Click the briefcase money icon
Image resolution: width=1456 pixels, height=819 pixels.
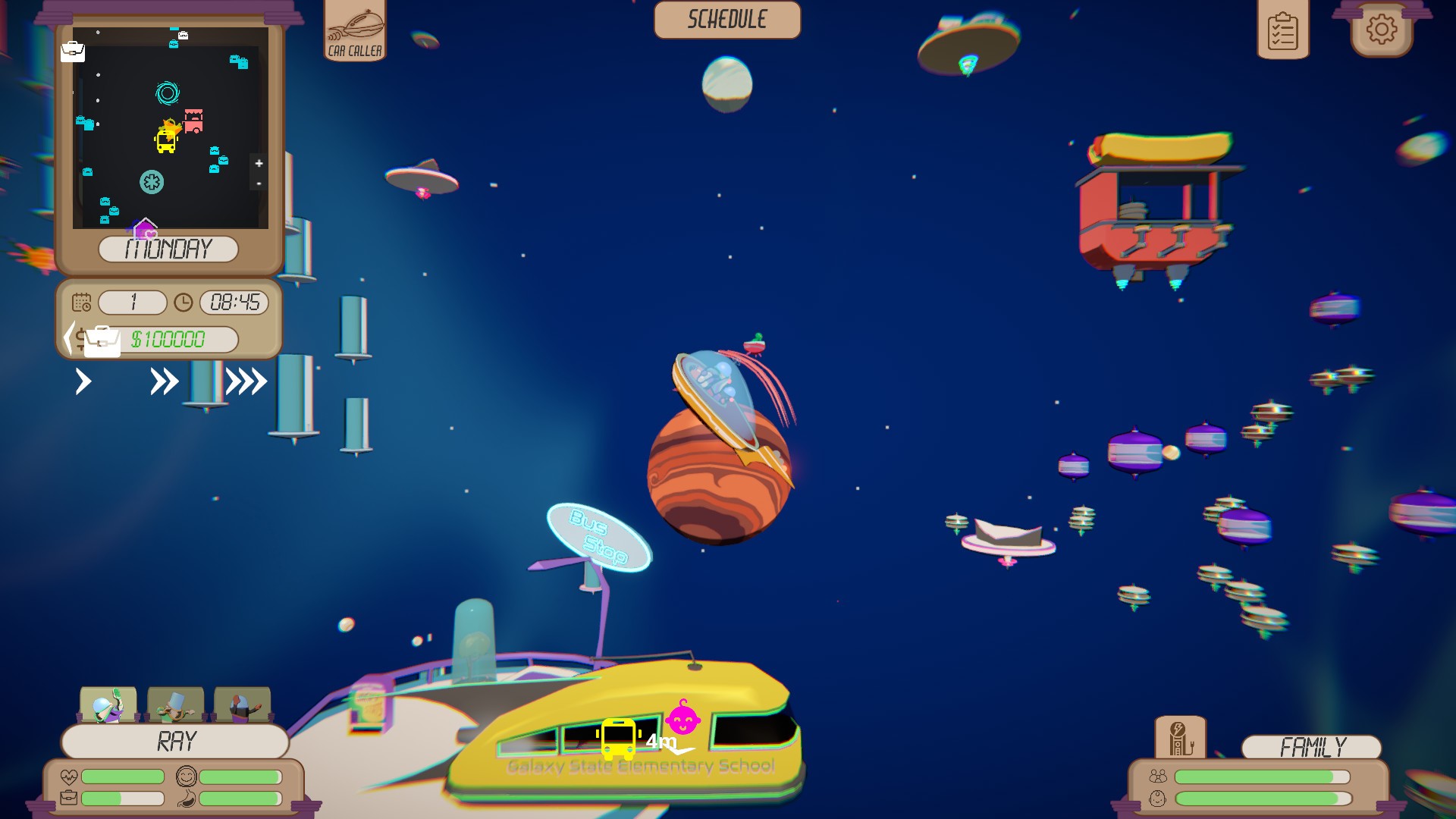coord(101,340)
